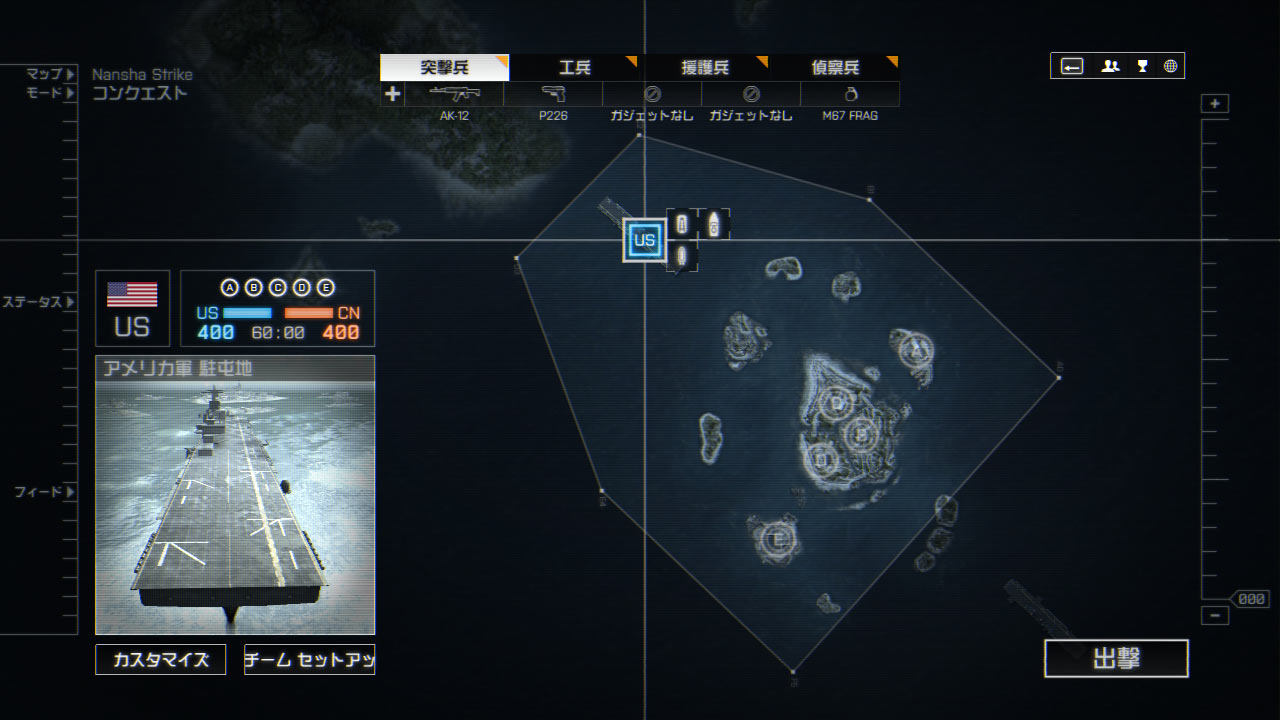1280x720 pixels.
Task: Open the squad players icon
Action: pos(1110,66)
